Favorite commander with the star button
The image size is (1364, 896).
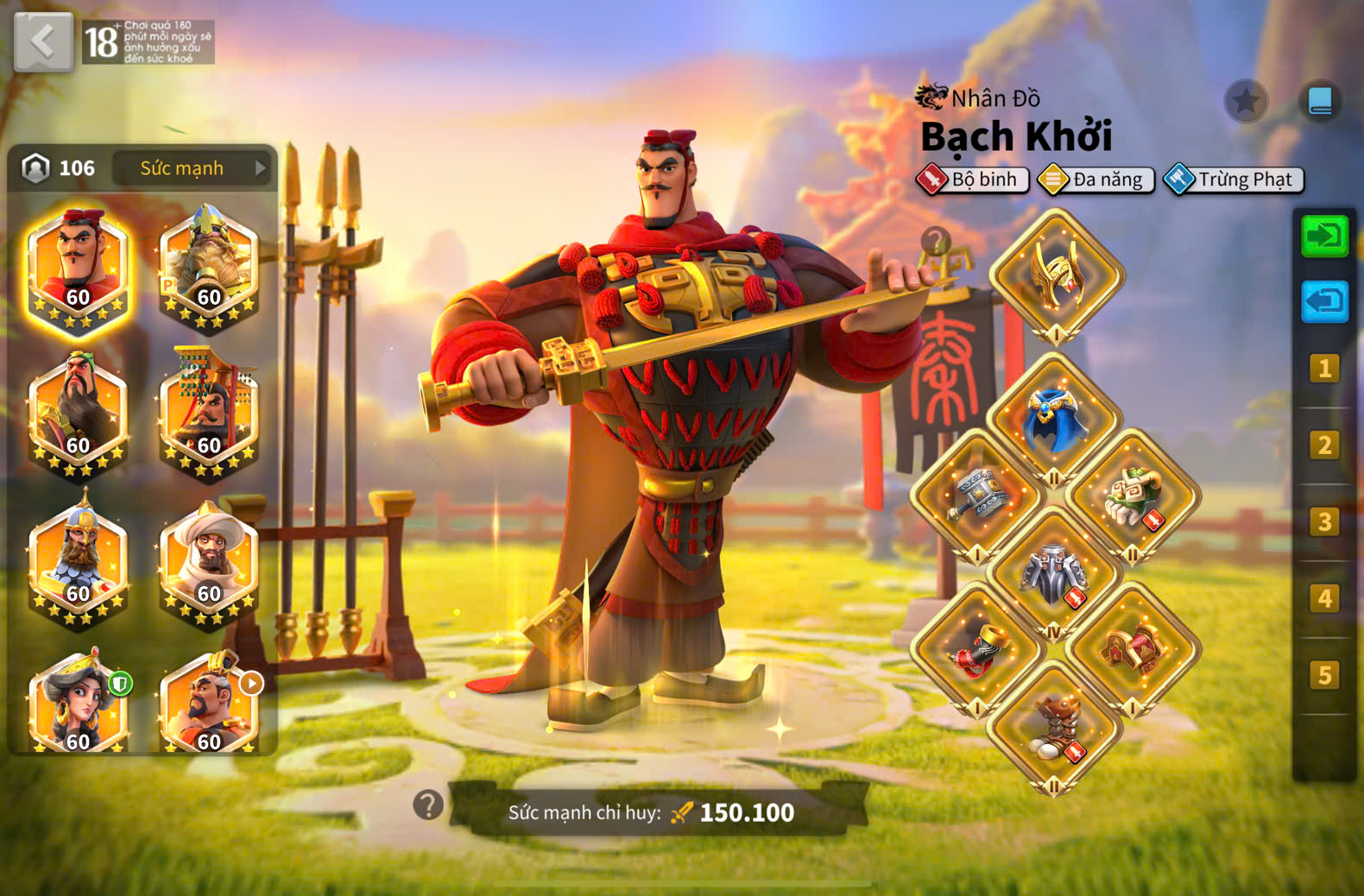point(1246,102)
